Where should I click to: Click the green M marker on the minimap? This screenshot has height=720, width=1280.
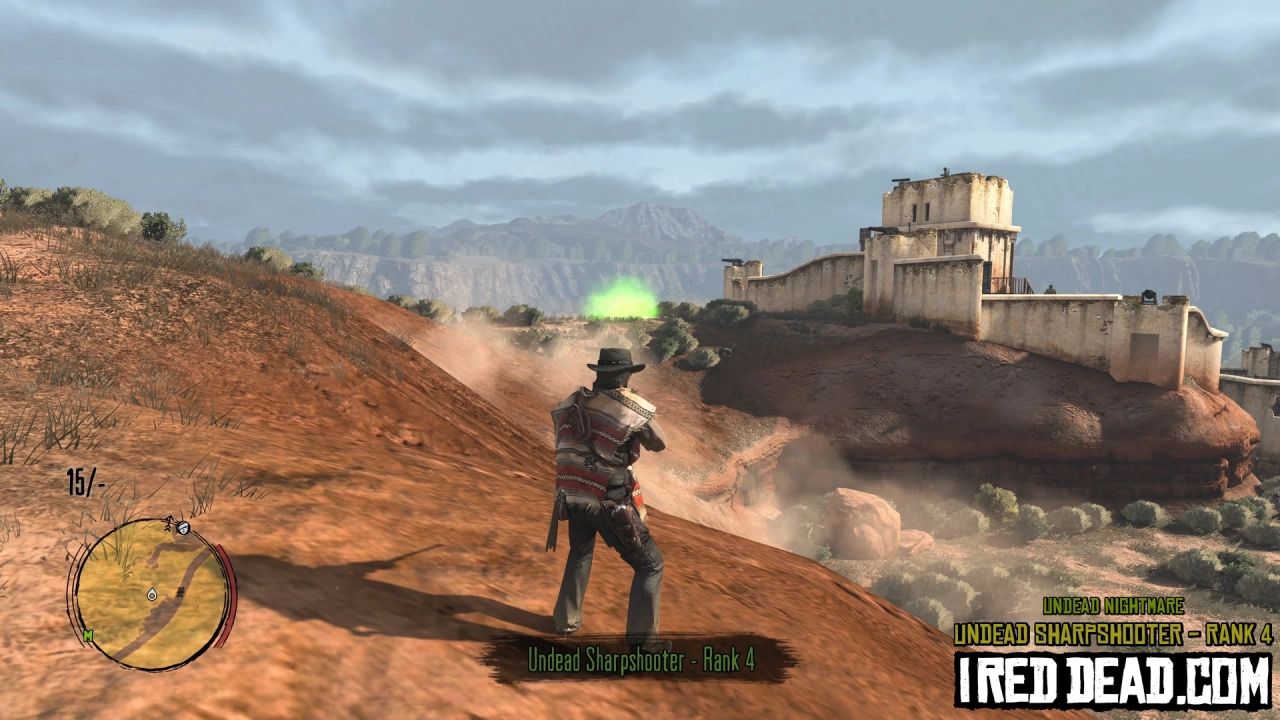click(88, 634)
